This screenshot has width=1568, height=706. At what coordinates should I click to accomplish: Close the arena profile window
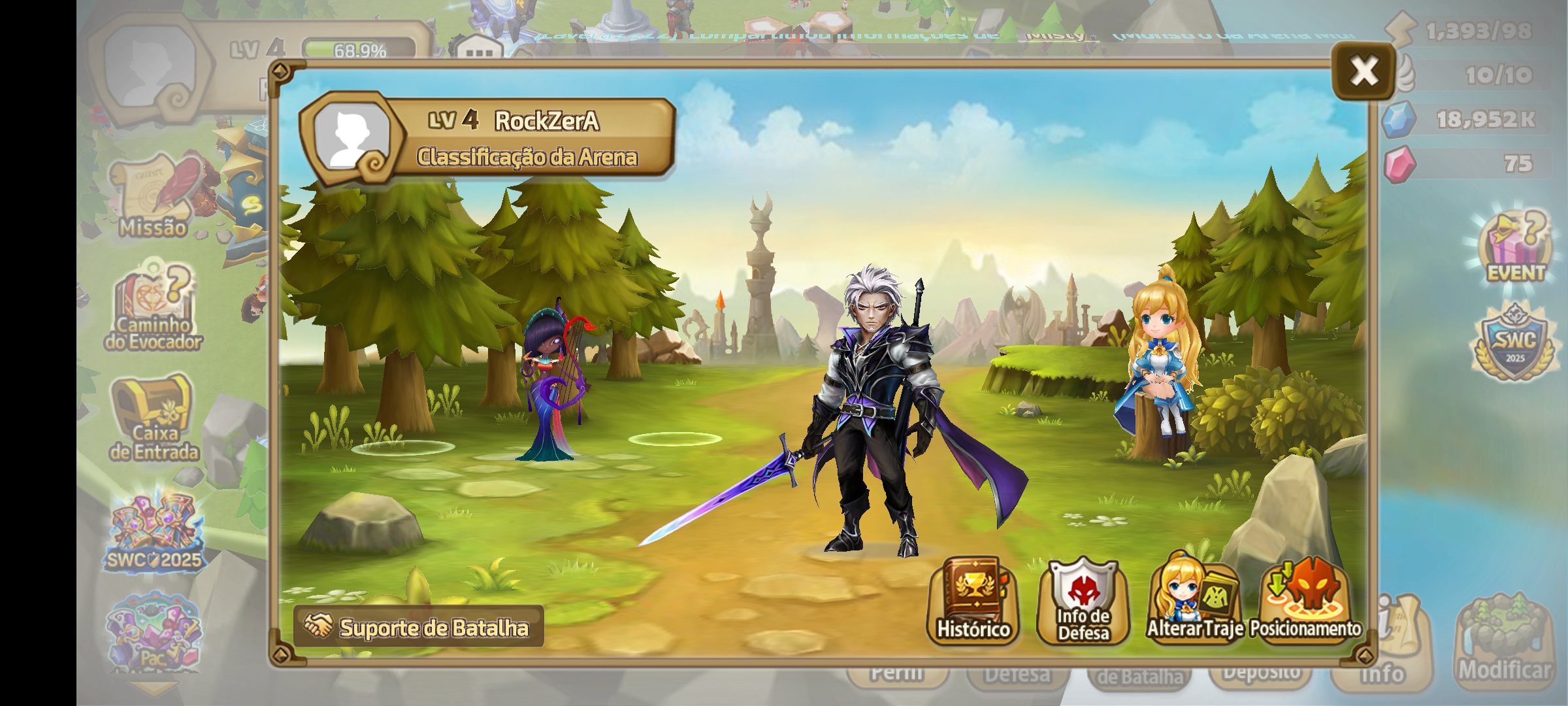[1364, 71]
